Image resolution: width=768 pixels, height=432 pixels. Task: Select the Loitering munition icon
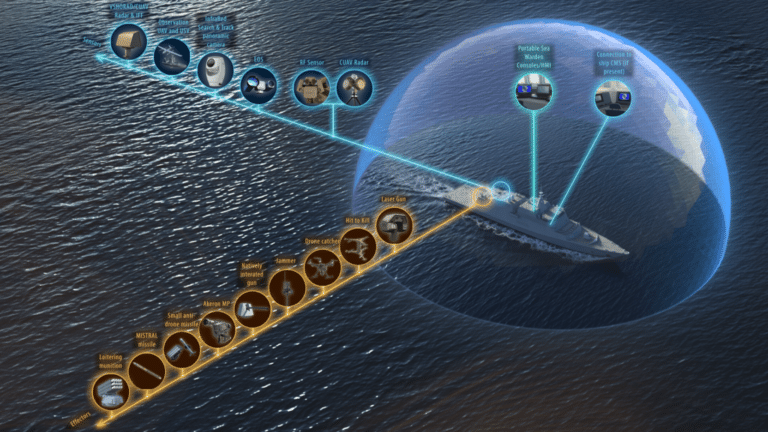[x=110, y=391]
